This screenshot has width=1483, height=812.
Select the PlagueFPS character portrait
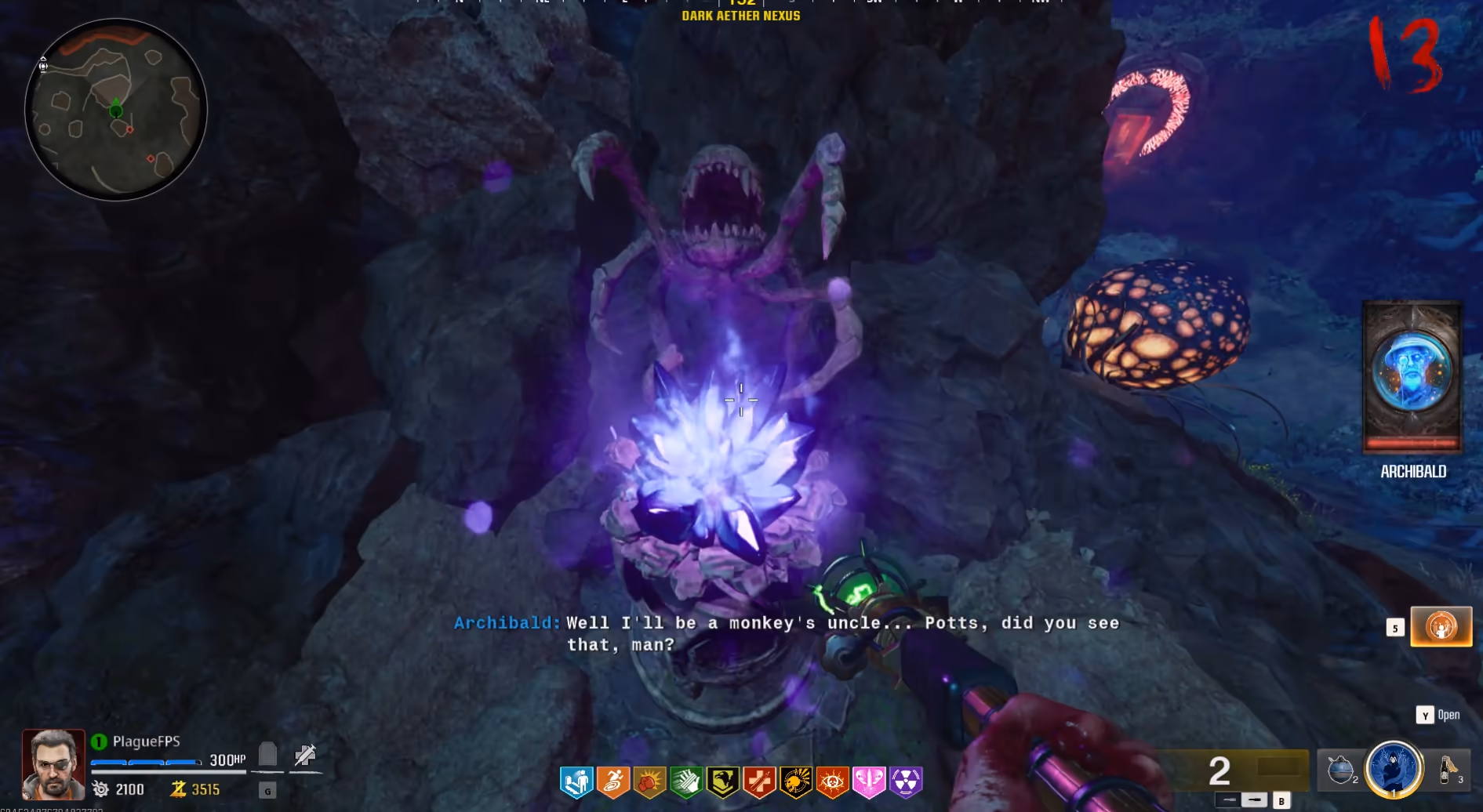click(x=53, y=763)
